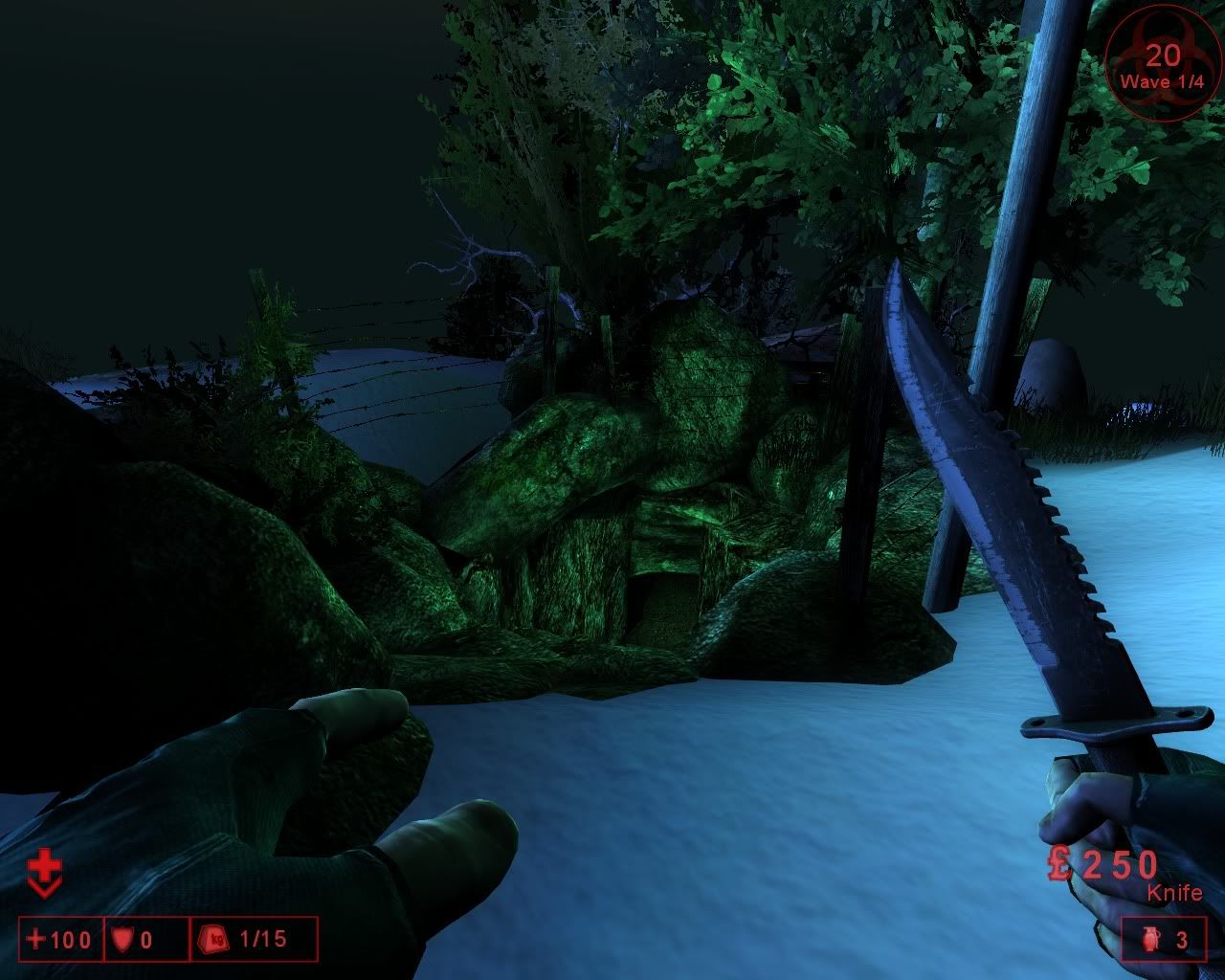Click the red medical cross icon
This screenshot has width=1225, height=980.
[43, 873]
